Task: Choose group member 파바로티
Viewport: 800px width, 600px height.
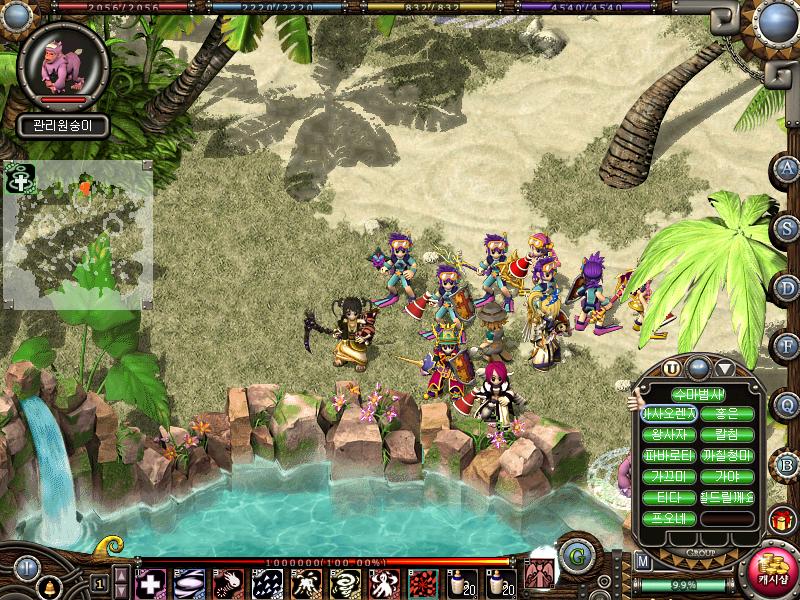Action: click(670, 455)
